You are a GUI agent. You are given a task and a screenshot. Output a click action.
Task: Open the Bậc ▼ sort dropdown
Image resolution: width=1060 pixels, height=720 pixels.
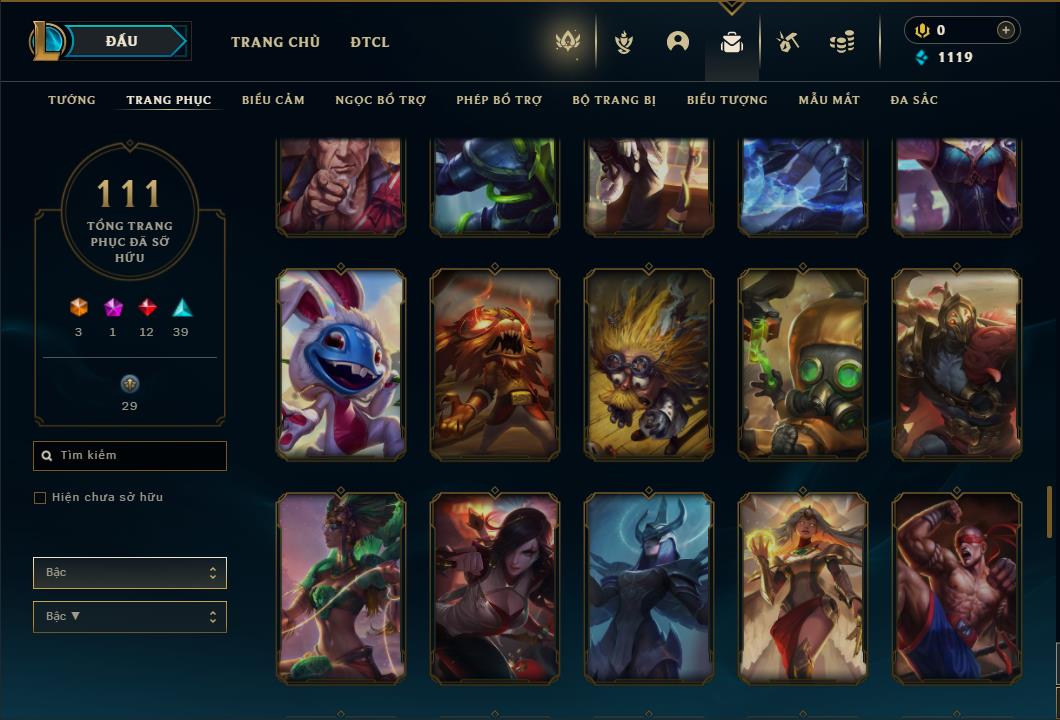(x=130, y=617)
